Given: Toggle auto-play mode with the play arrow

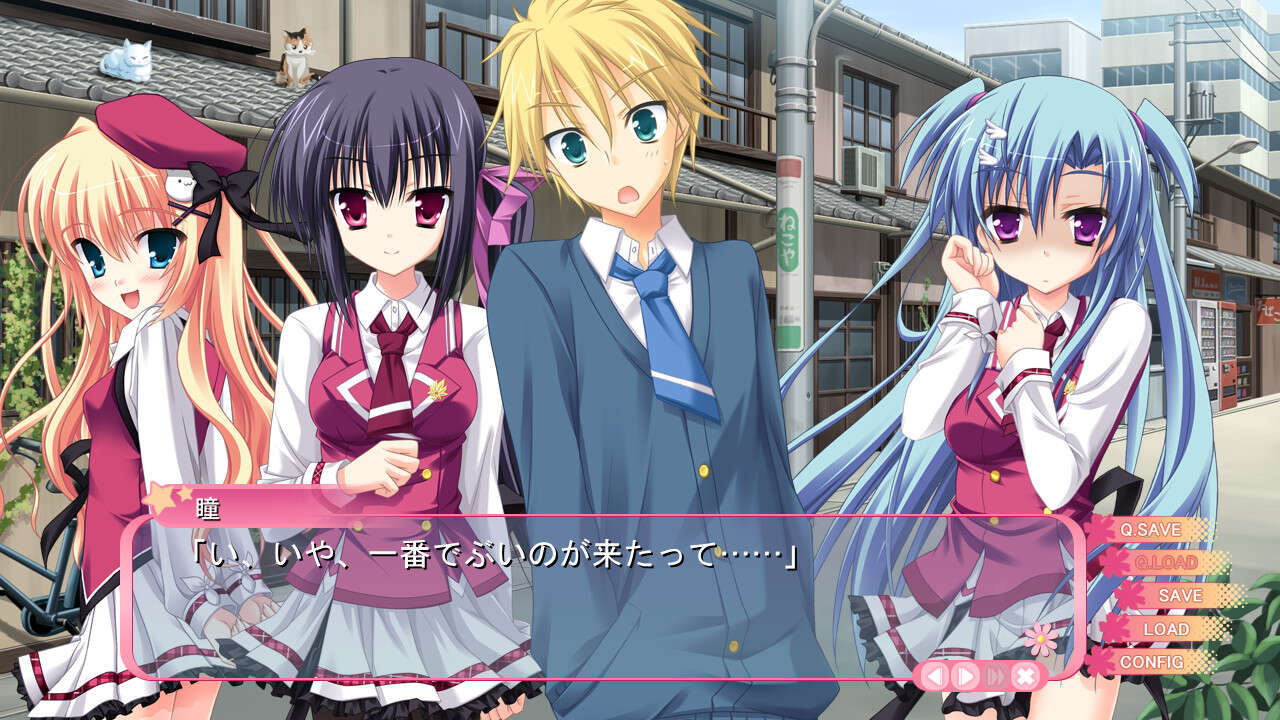Looking at the screenshot, I should click(x=964, y=675).
